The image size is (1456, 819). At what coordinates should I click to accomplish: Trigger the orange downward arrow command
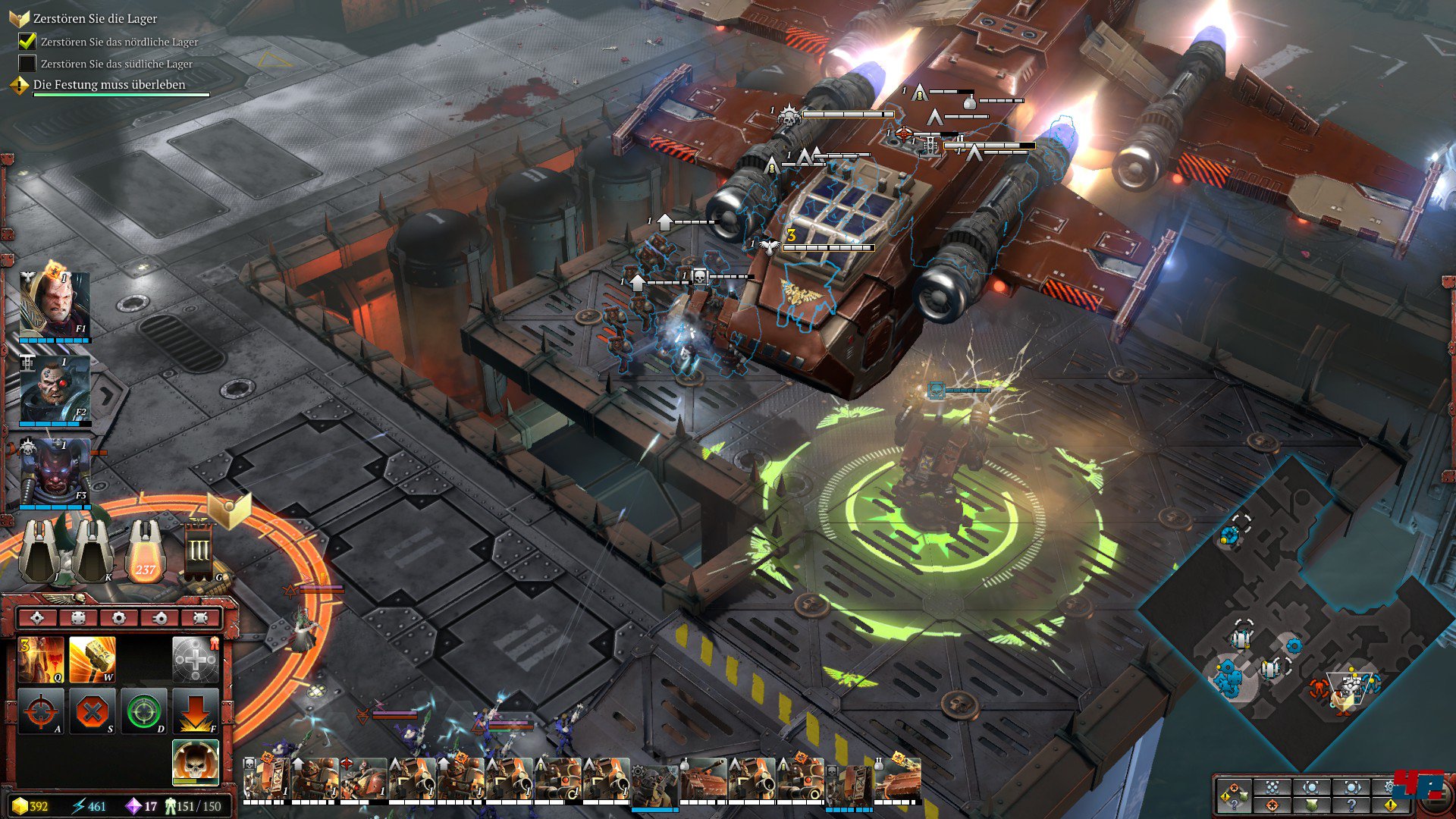[x=196, y=711]
